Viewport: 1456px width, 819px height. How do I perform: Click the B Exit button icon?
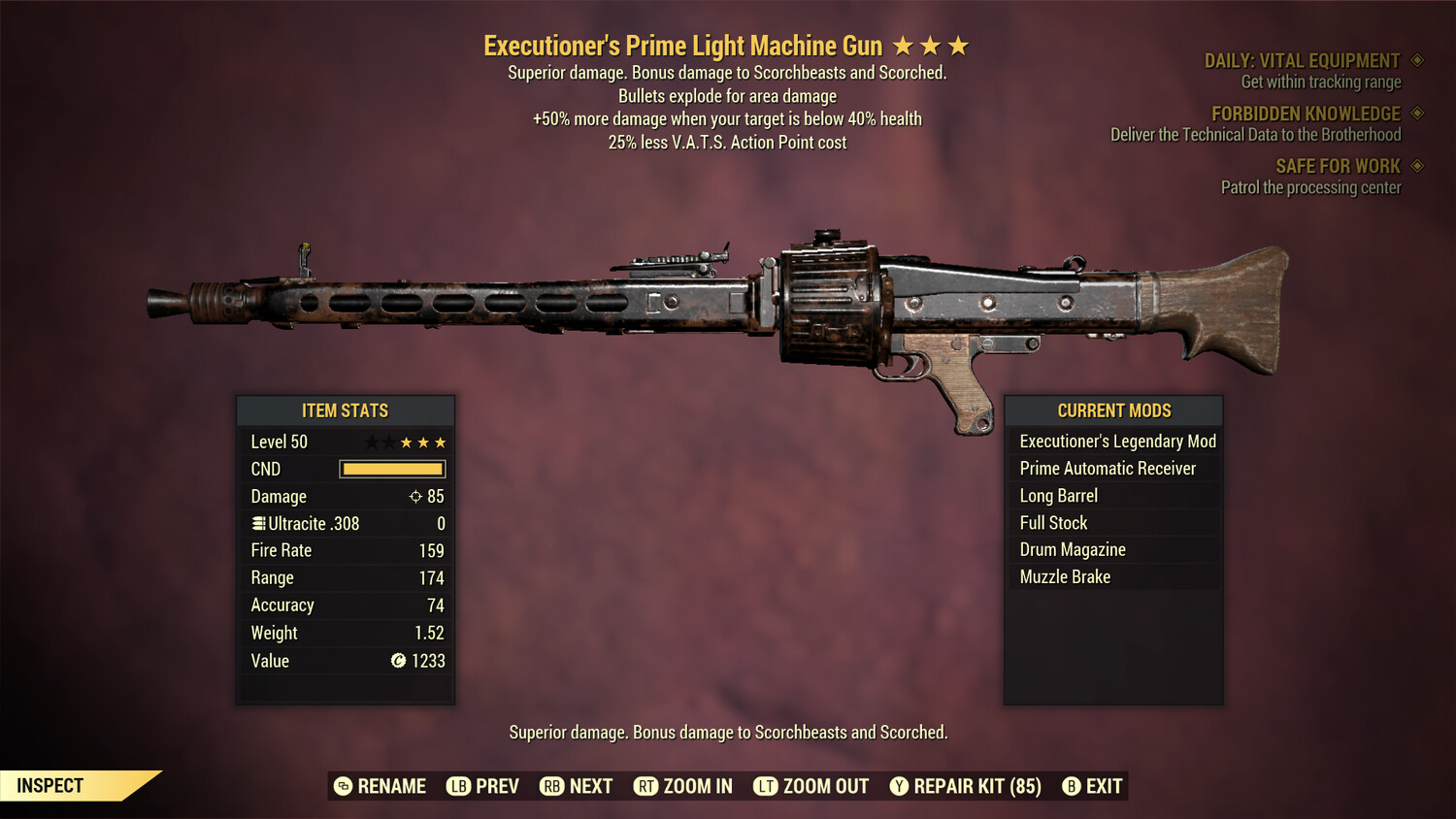tap(1072, 786)
